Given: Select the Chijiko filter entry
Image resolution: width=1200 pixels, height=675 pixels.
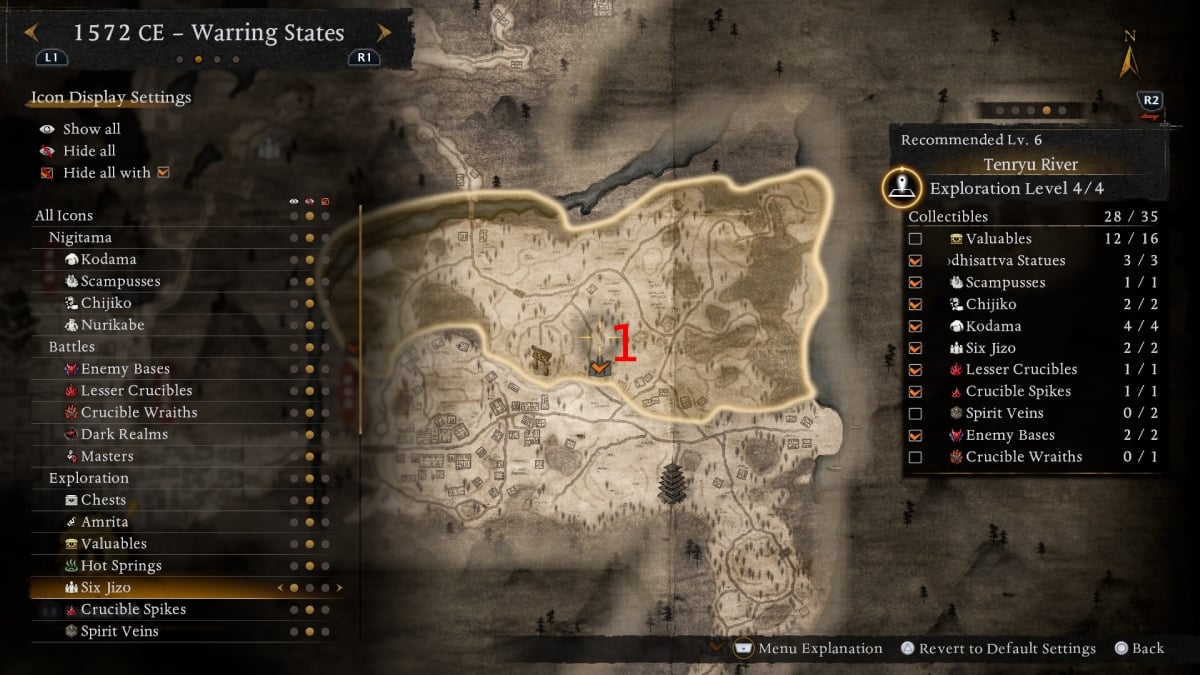Looking at the screenshot, I should pos(105,303).
